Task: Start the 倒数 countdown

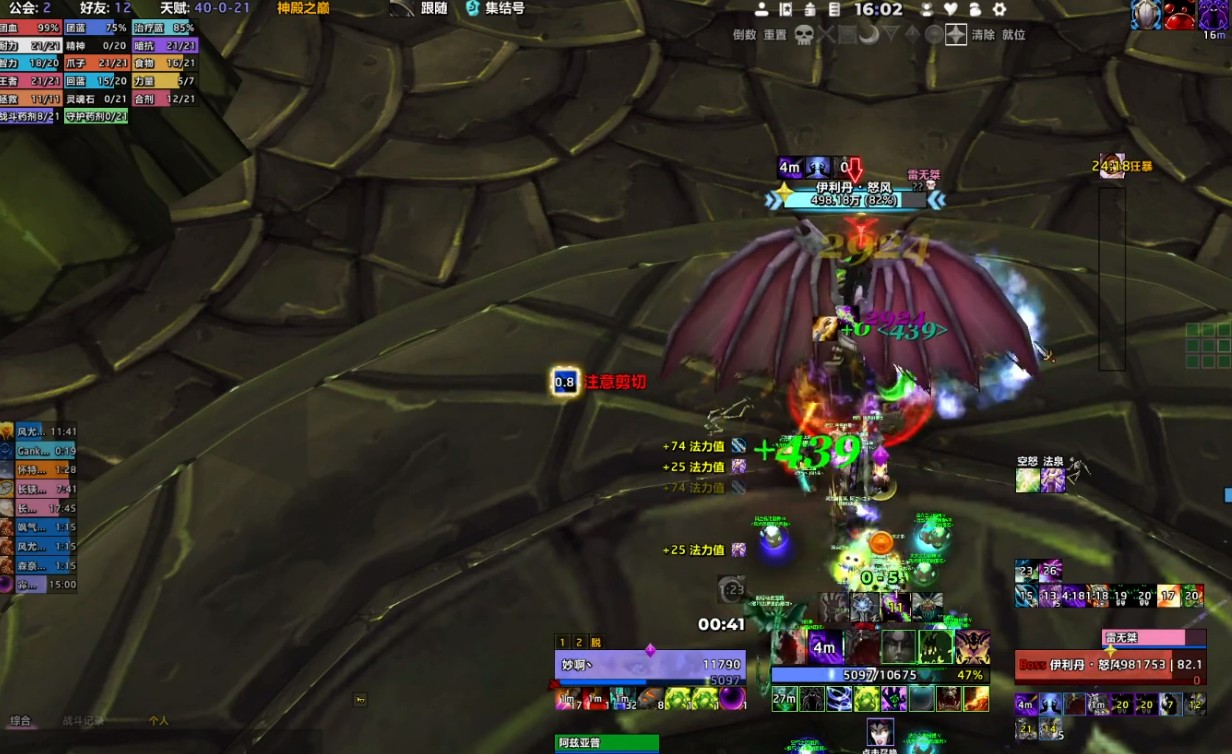Action: [x=744, y=35]
